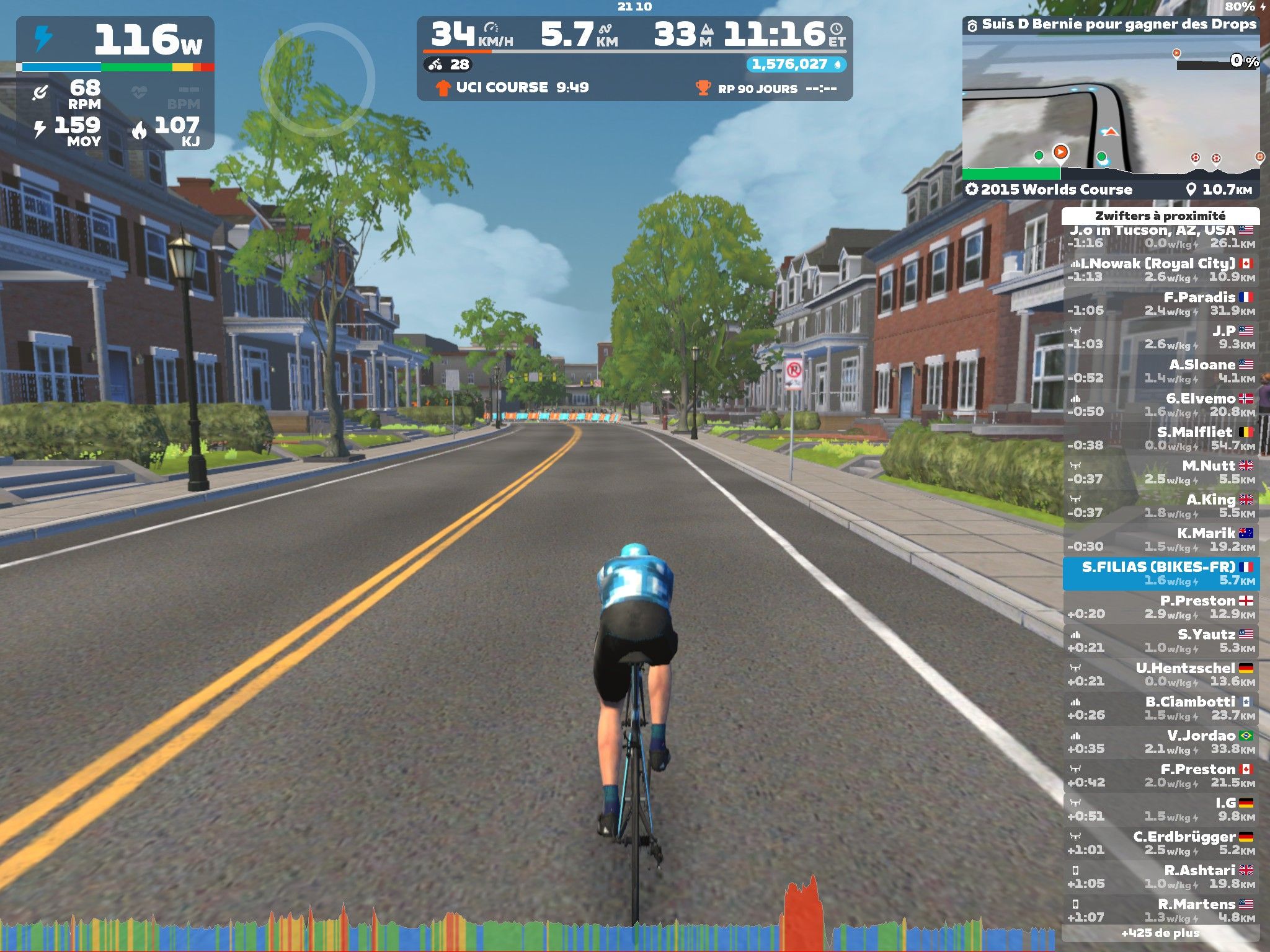Image resolution: width=1270 pixels, height=952 pixels.
Task: Select F.Paradis in the nearby riders list
Action: pos(1161,304)
